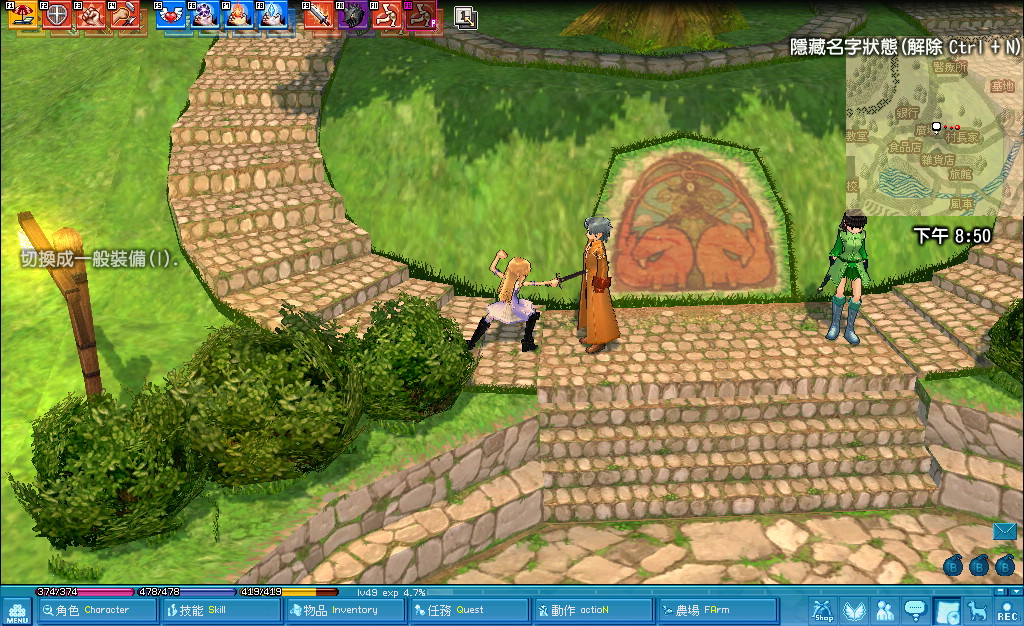This screenshot has width=1024, height=626.
Task: Click the speech bubble chat icon
Action: coord(915,610)
